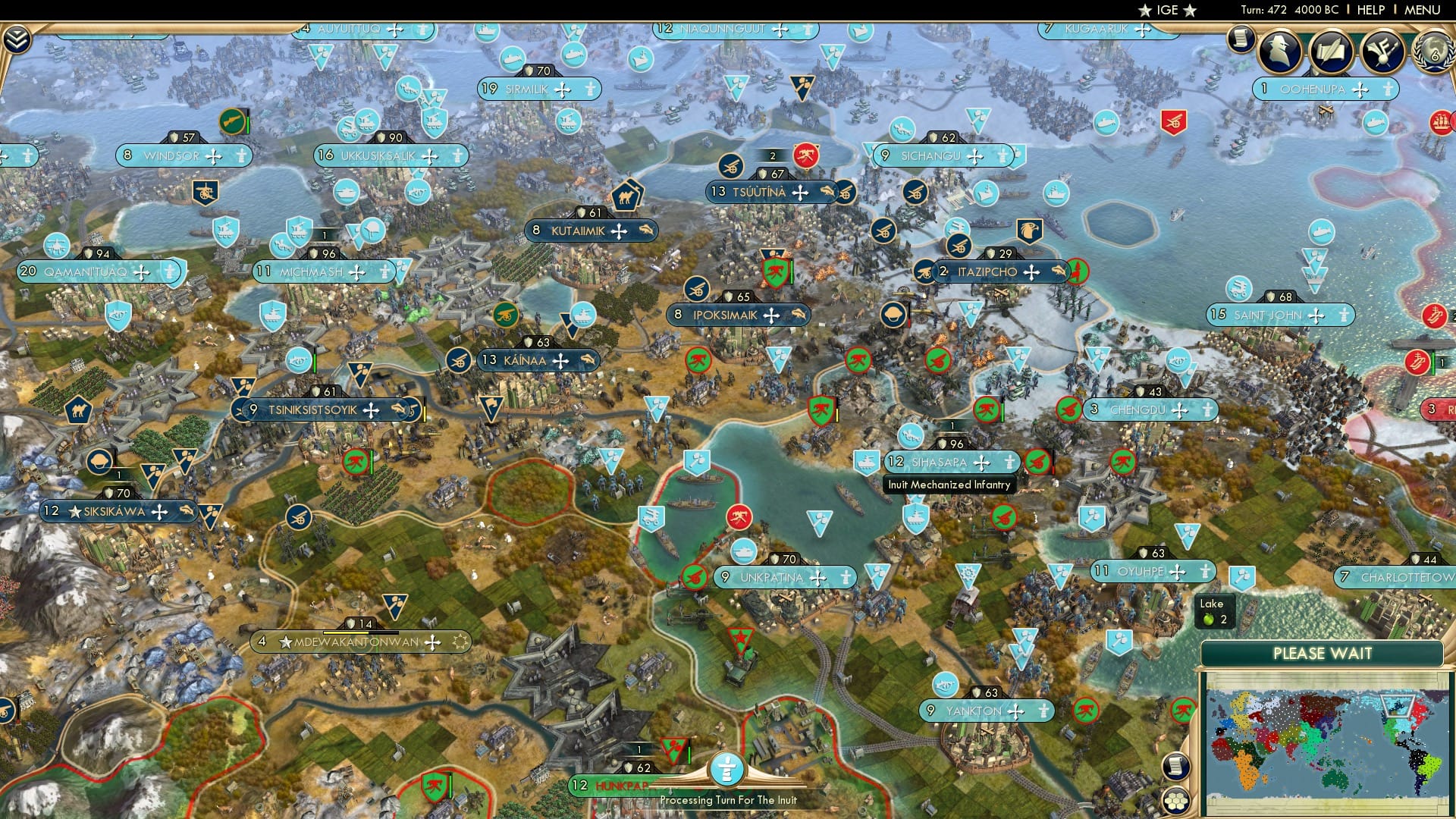The image size is (1456, 819).
Task: Toggle the hex grid button beside the minimap
Action: (1175, 802)
